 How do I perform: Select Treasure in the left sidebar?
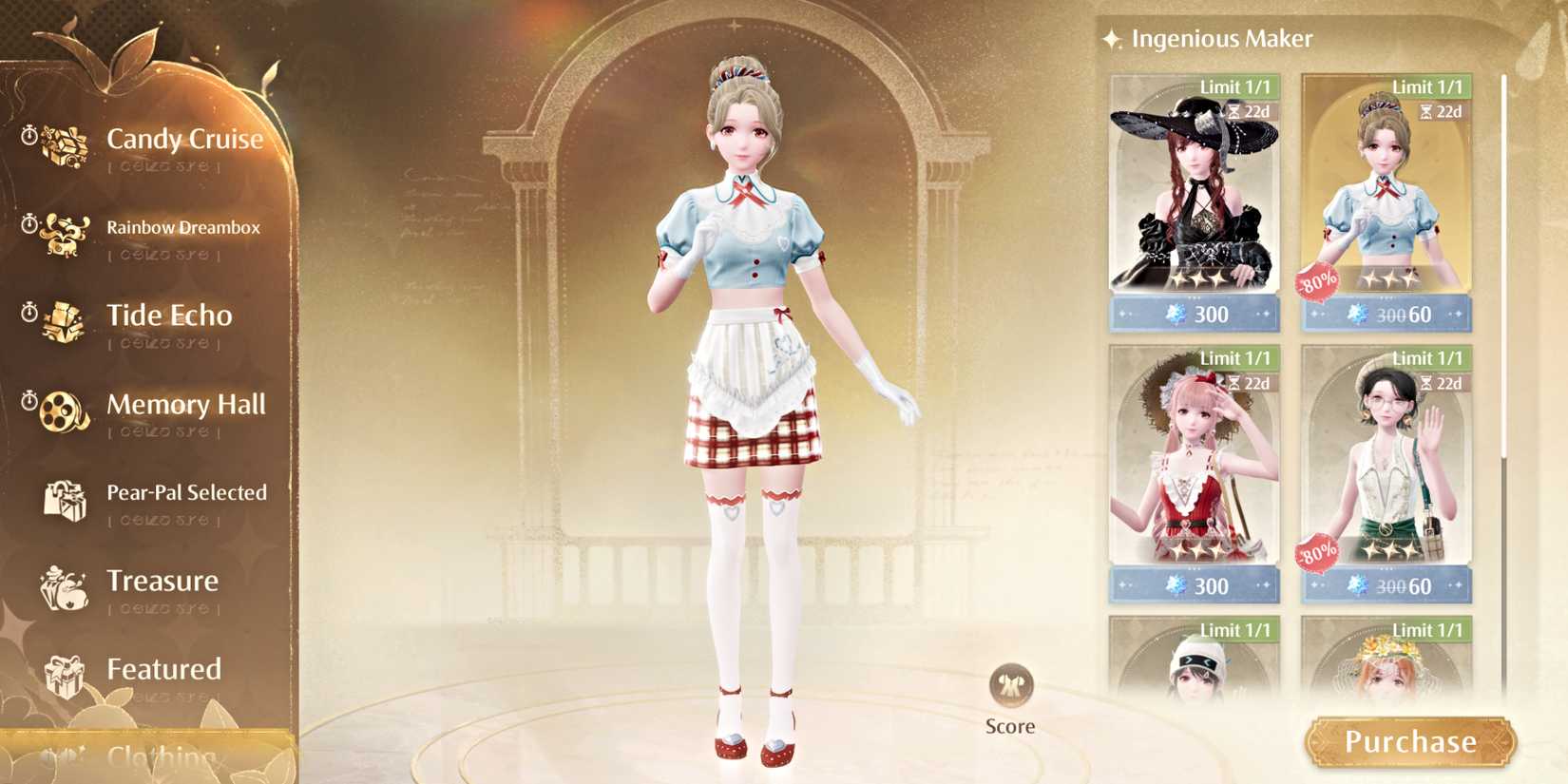click(x=163, y=582)
